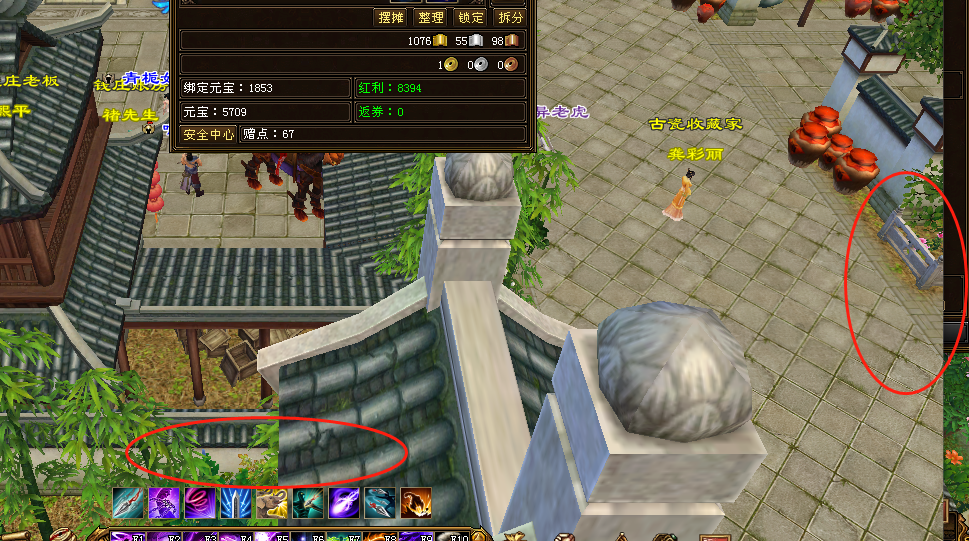Cast the pink spiral whirlwind skill
969x541 pixels.
click(199, 503)
